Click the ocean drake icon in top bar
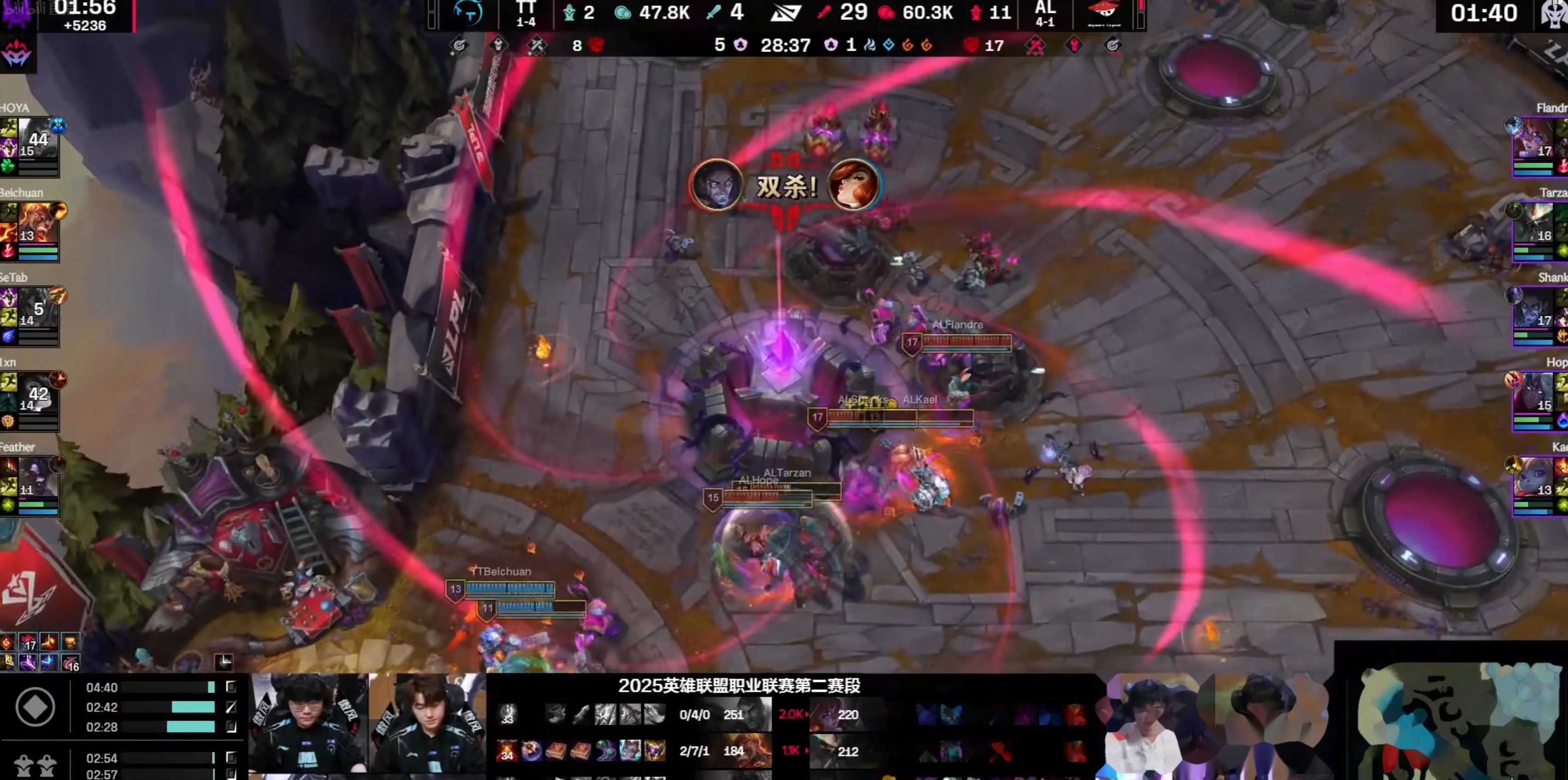The width and height of the screenshot is (1568, 780). (x=889, y=45)
